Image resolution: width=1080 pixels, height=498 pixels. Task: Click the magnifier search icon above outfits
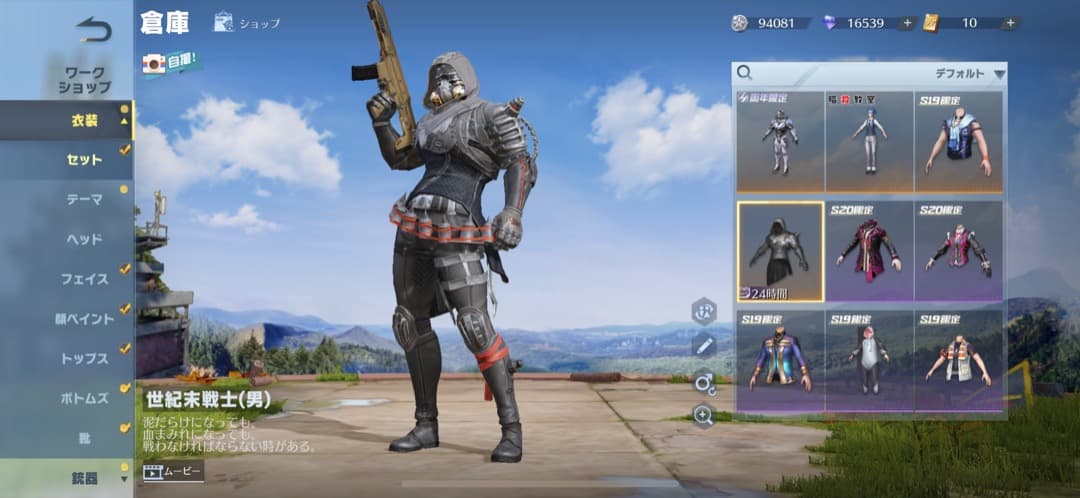[745, 73]
